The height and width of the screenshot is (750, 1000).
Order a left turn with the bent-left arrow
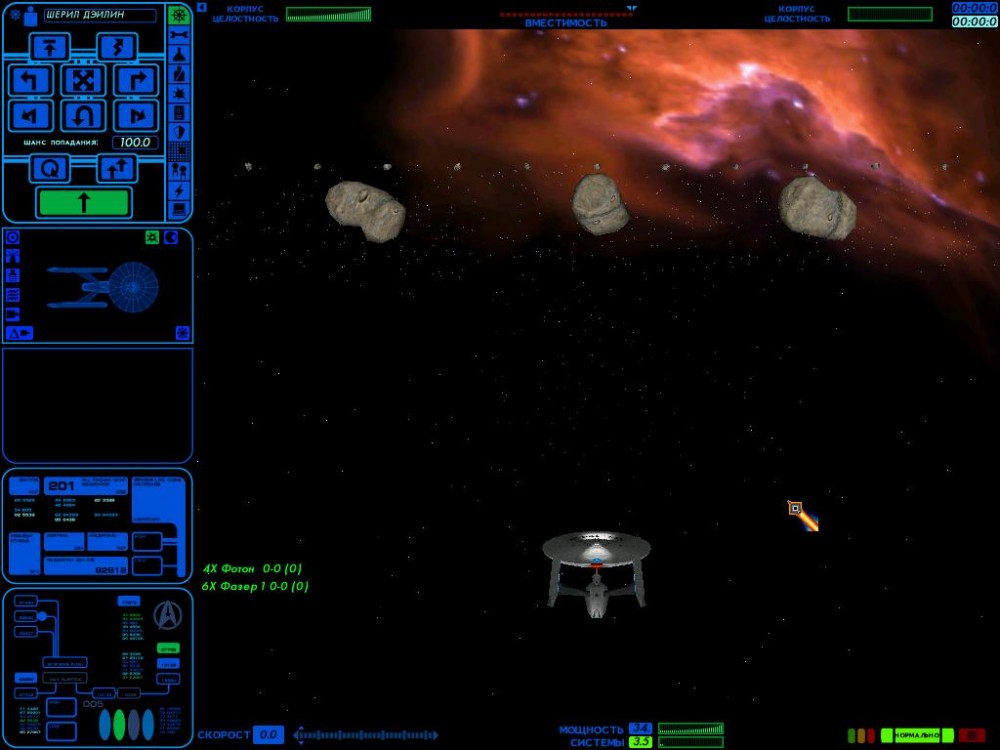pos(30,81)
